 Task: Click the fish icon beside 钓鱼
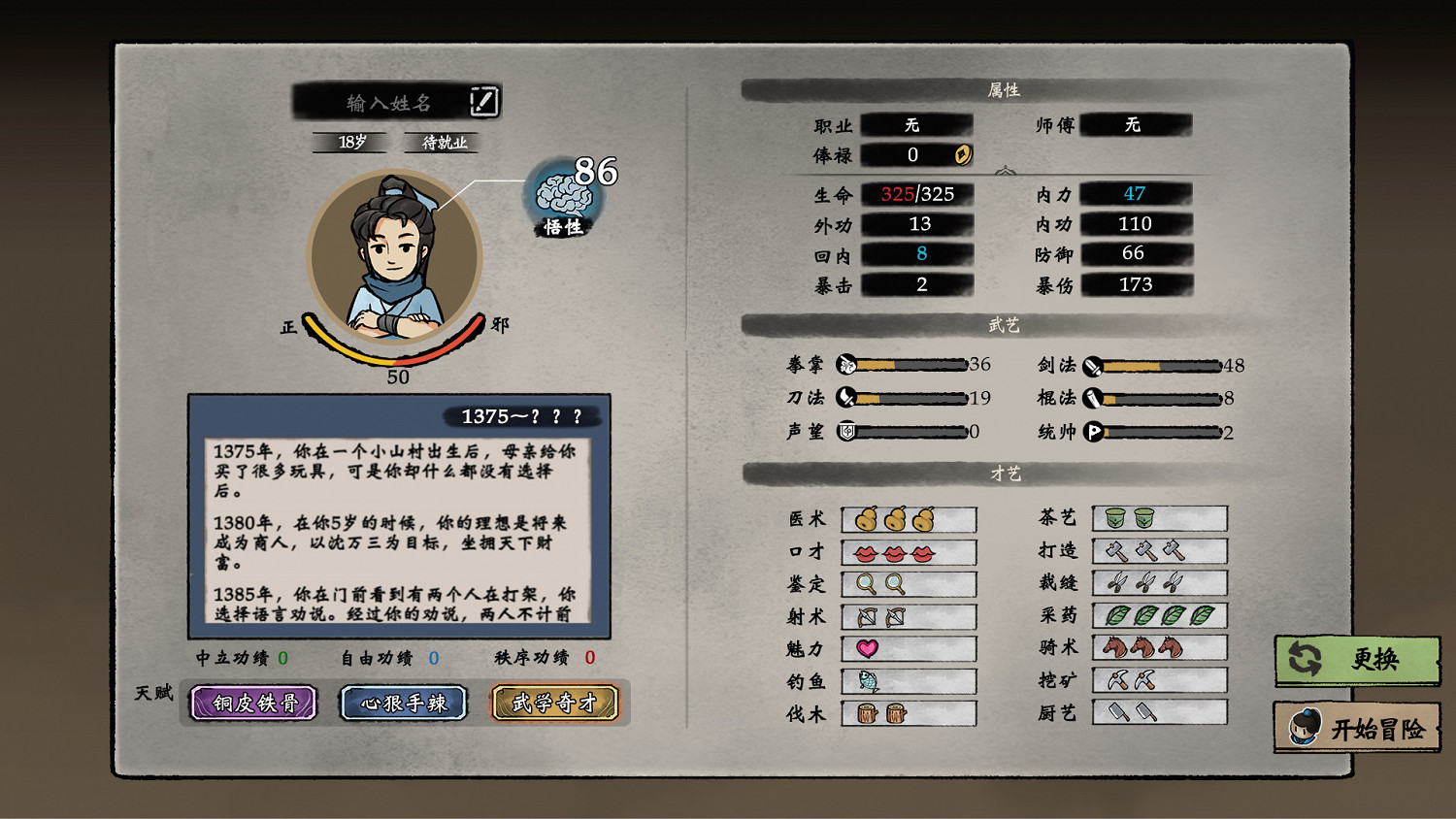coord(866,681)
